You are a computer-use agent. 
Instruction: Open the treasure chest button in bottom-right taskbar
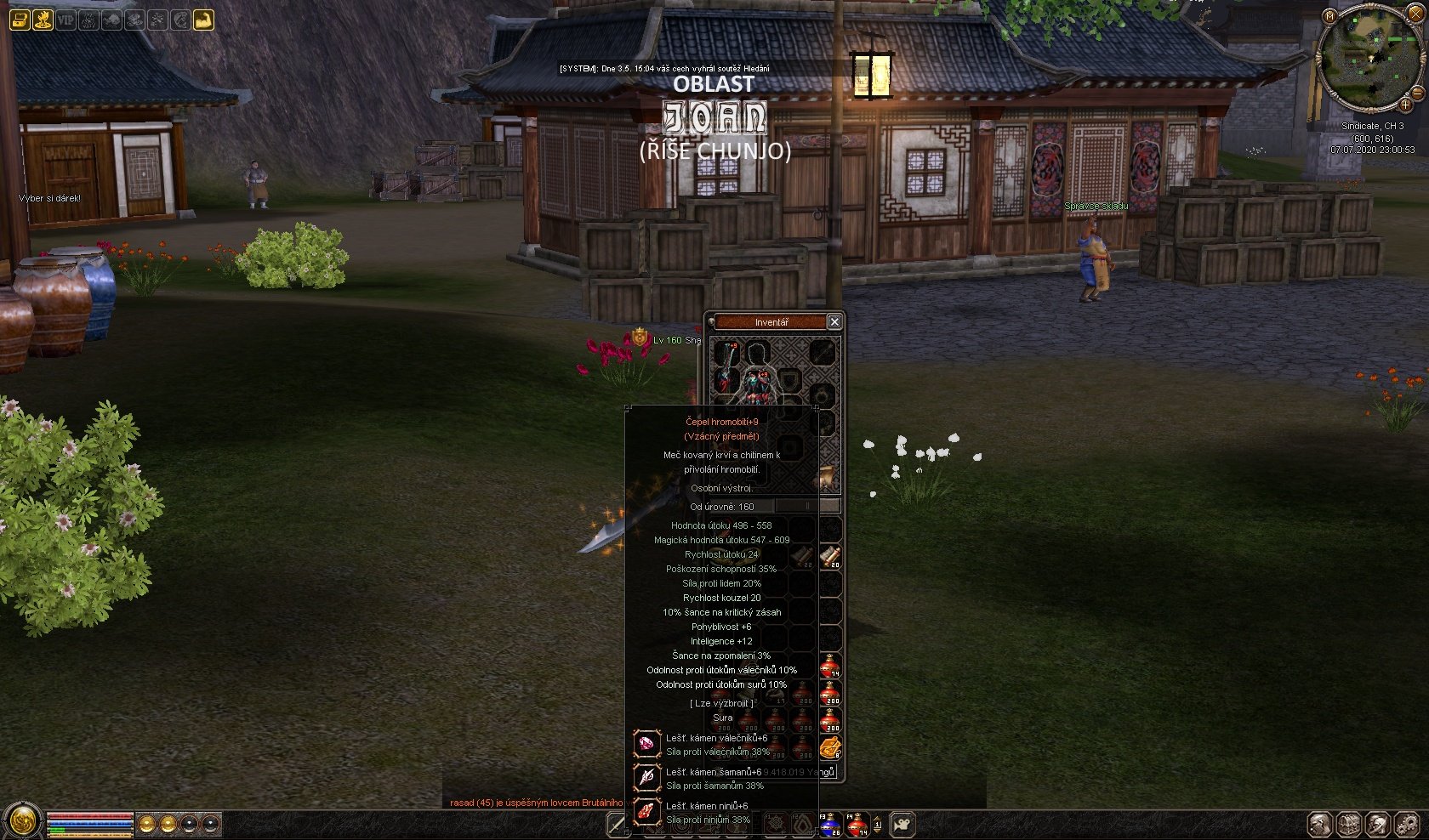1350,824
